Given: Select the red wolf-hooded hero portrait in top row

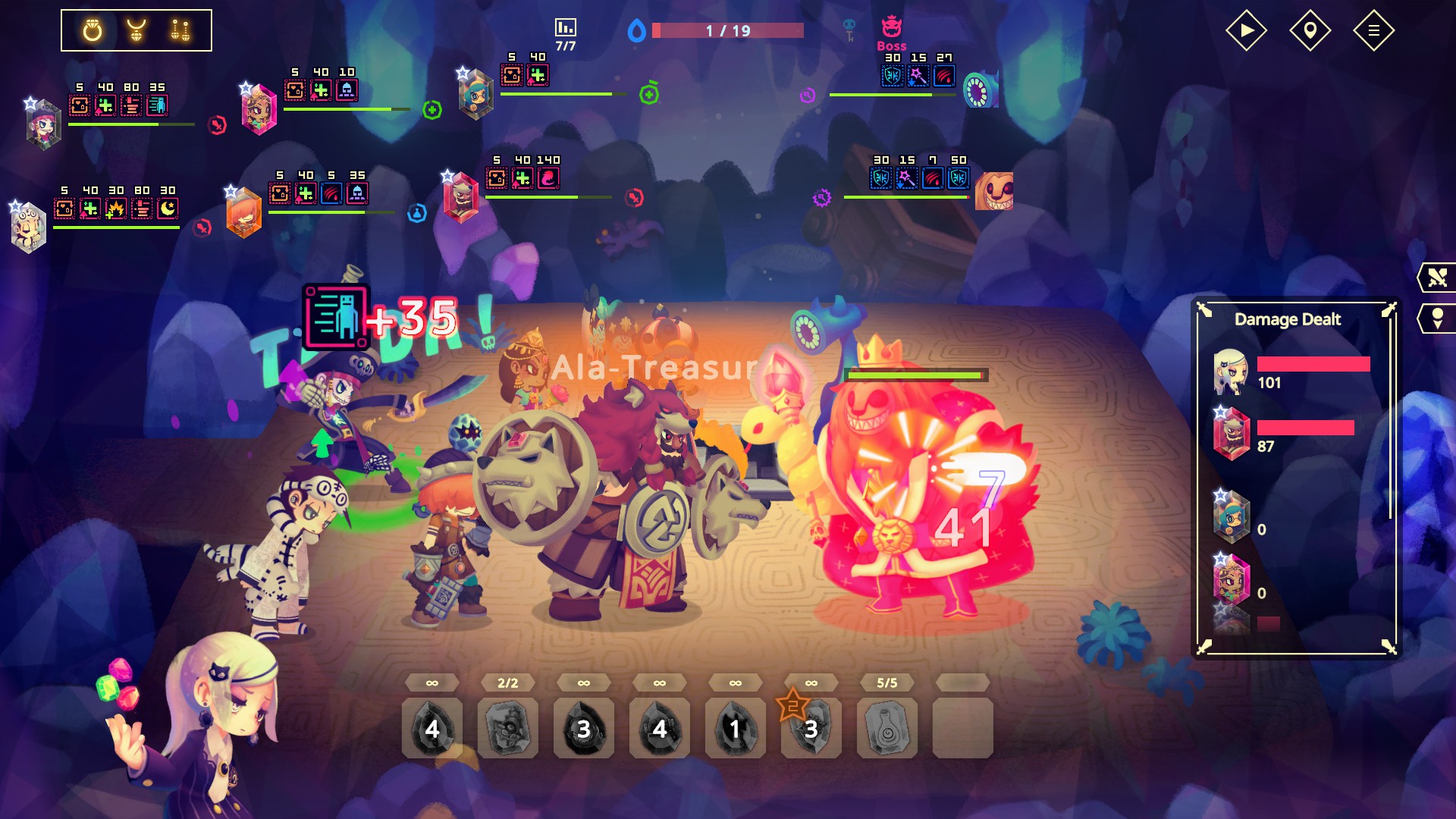Looking at the screenshot, I should point(461,197).
